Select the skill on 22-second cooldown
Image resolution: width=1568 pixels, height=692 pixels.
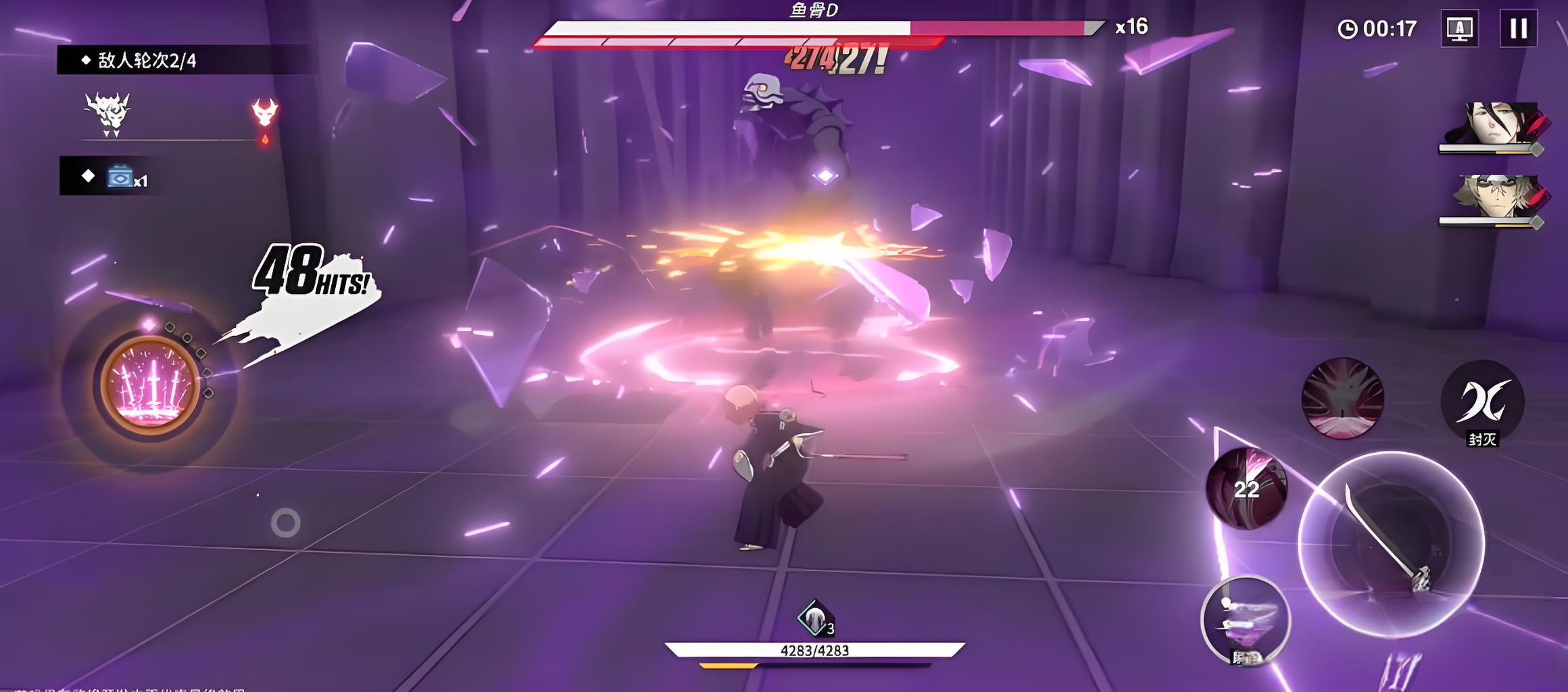tap(1246, 488)
